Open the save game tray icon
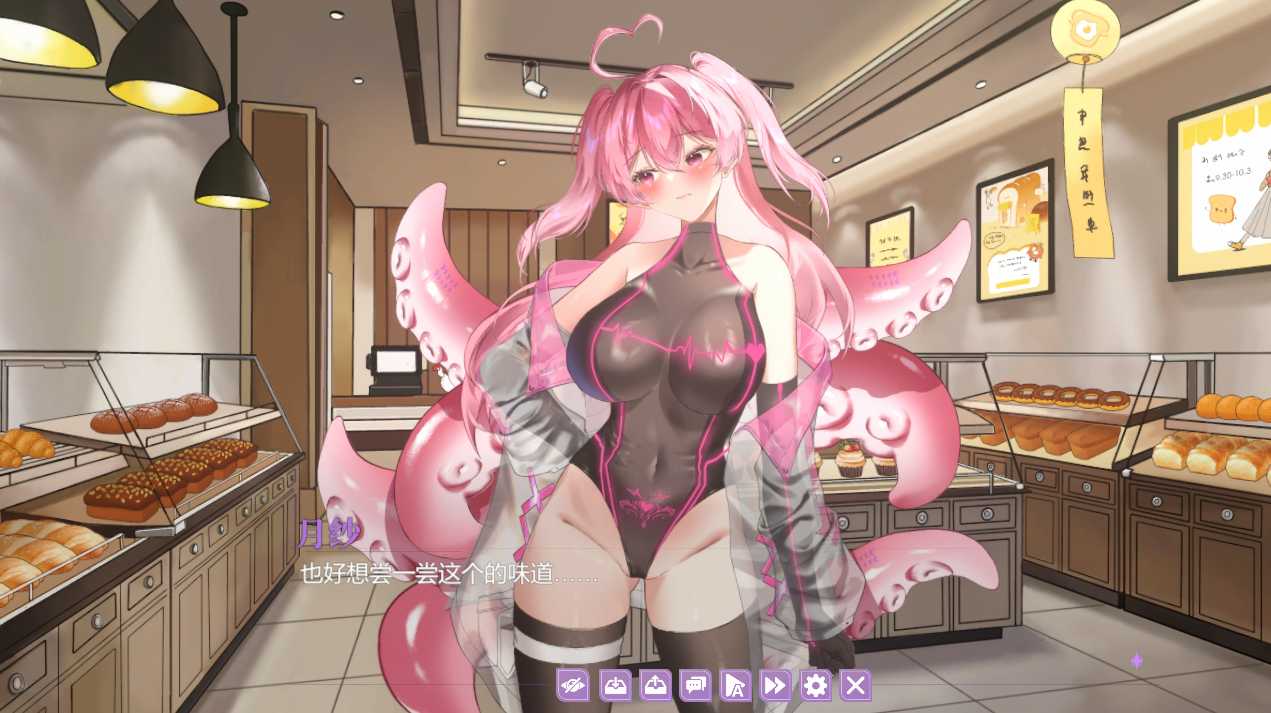The image size is (1271, 713). (615, 685)
